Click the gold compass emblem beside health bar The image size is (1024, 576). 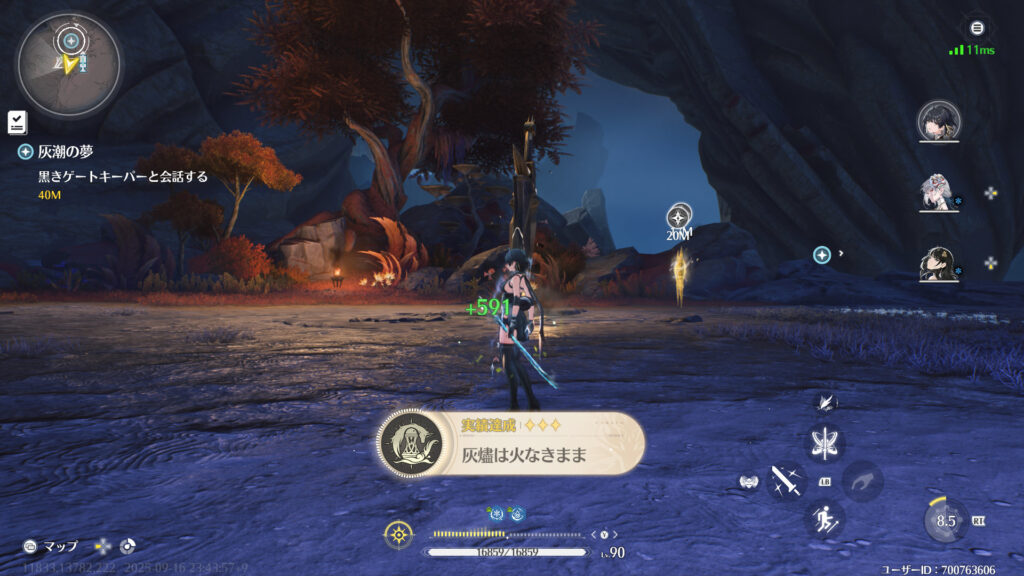[399, 534]
